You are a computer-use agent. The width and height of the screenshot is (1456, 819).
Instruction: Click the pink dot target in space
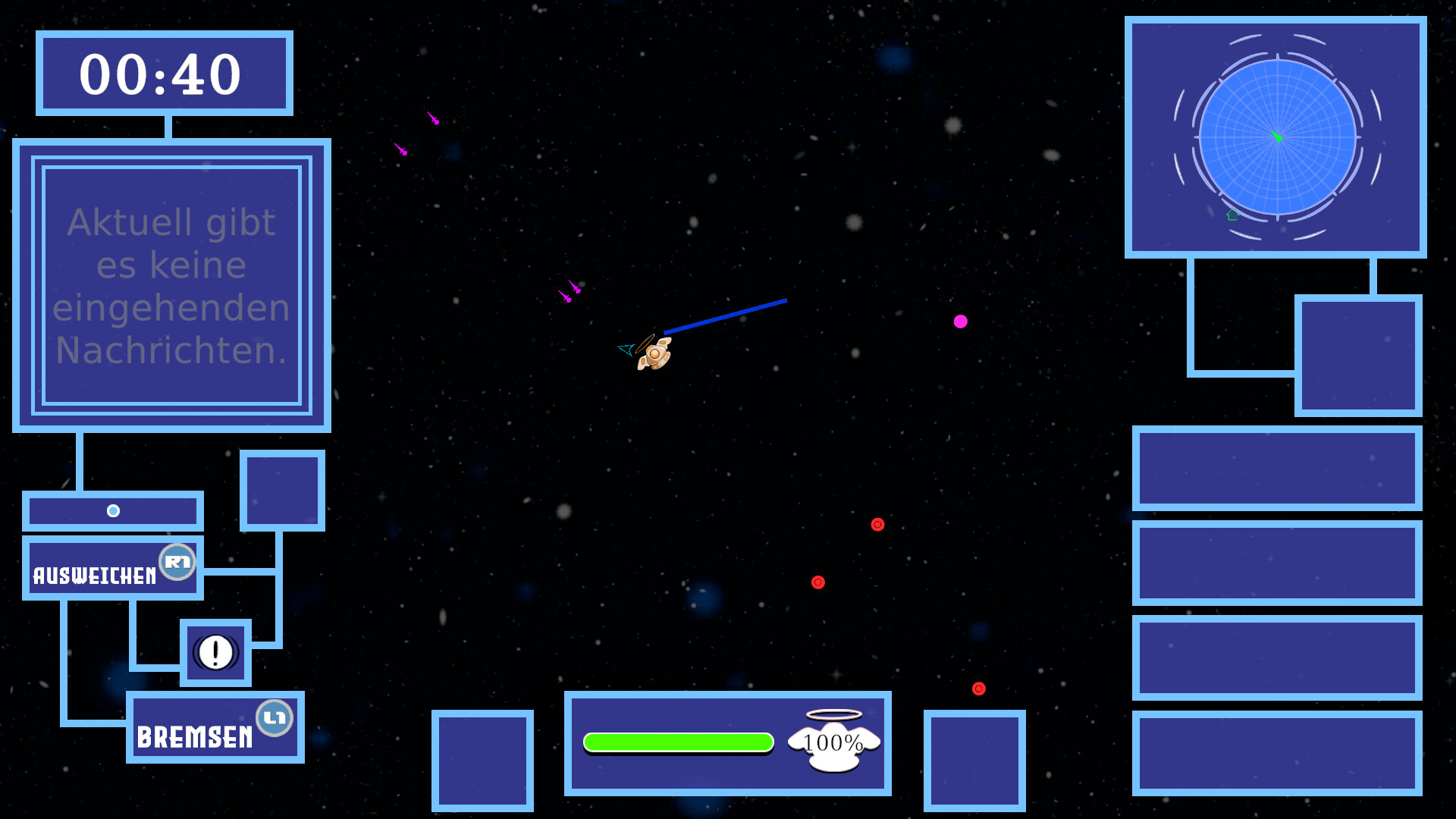coord(961,322)
